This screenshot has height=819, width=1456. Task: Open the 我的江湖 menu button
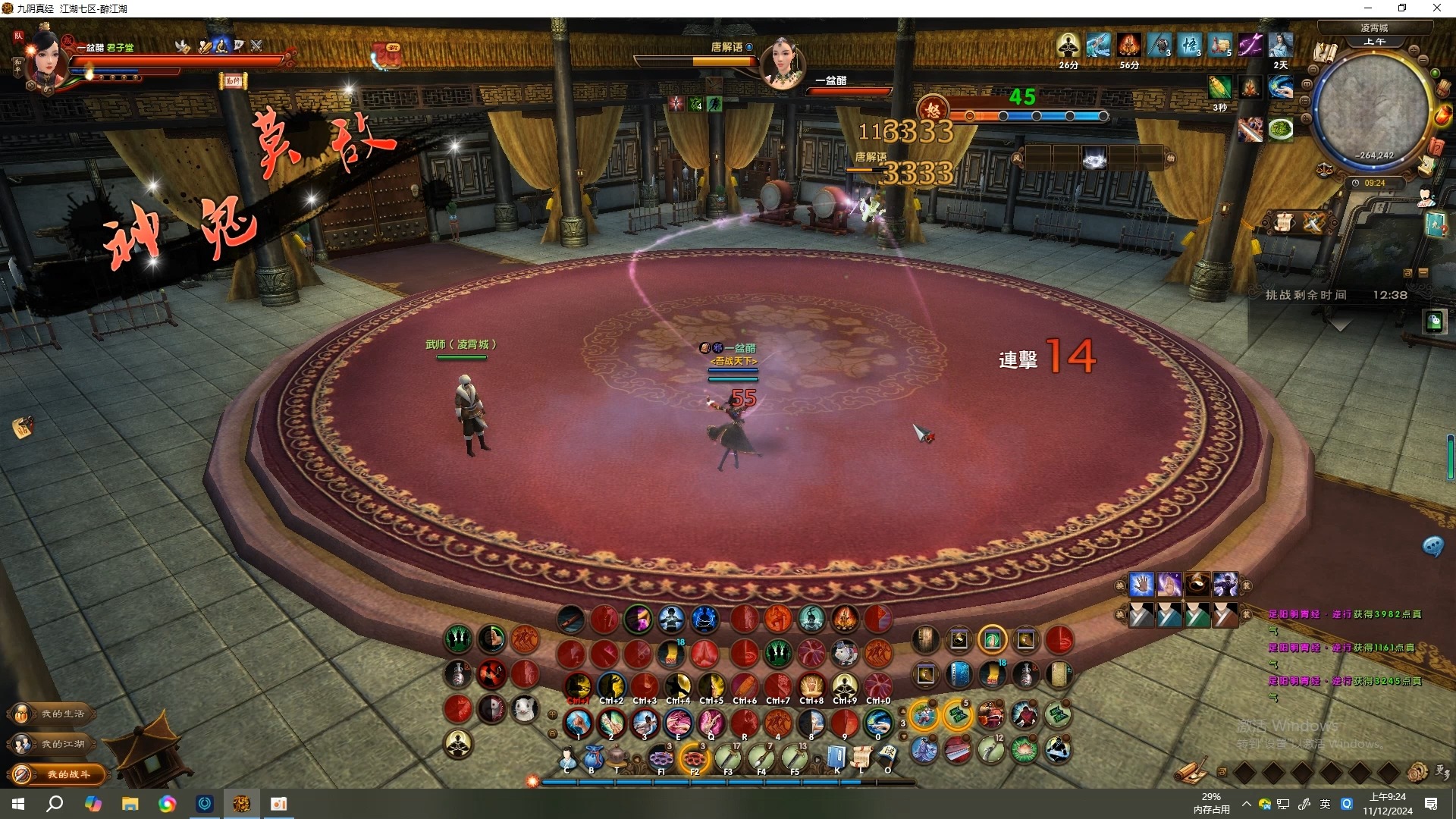point(56,744)
